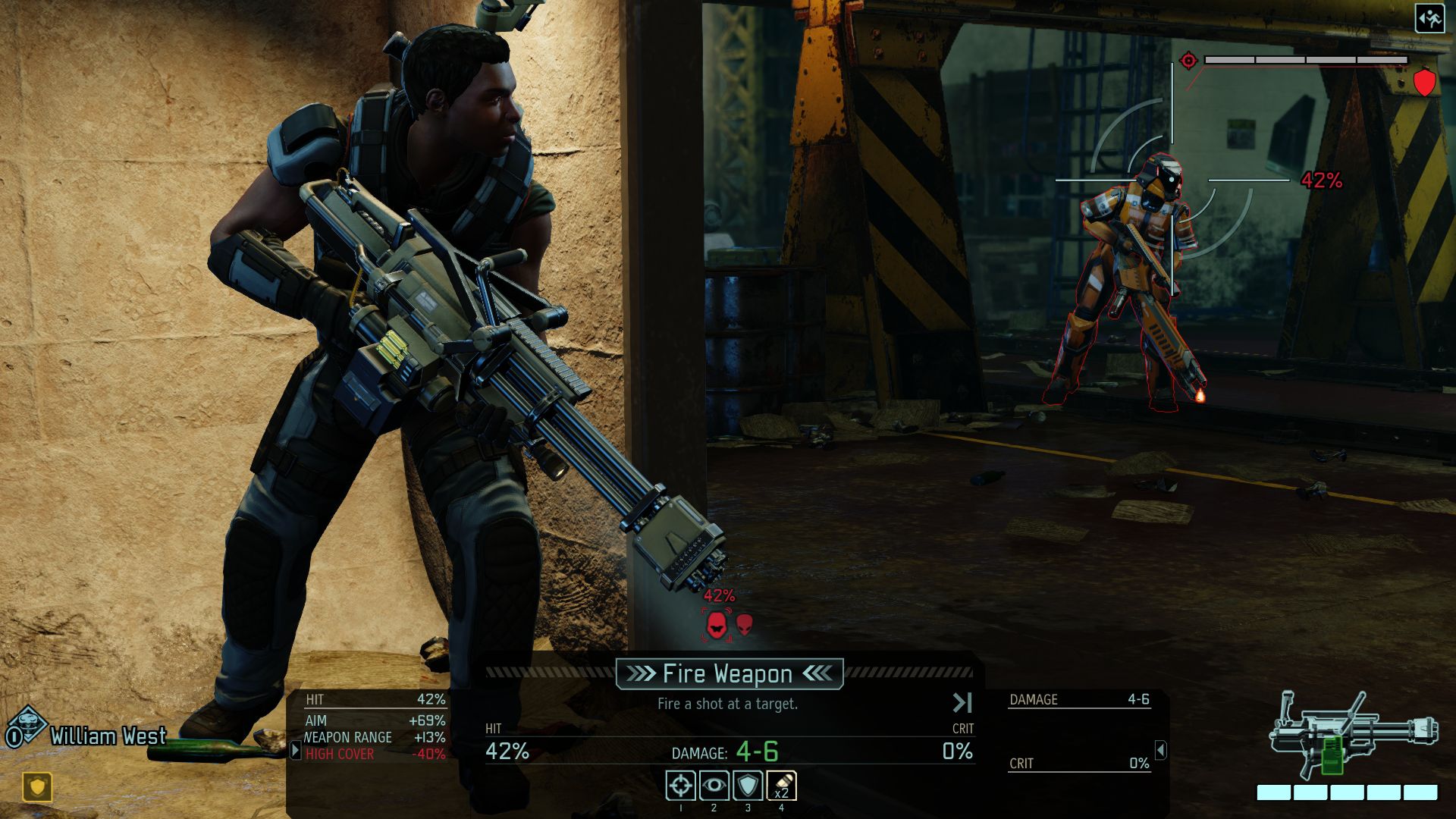Image resolution: width=1456 pixels, height=819 pixels.
Task: Activate the Overwatch eye ability
Action: tap(714, 786)
